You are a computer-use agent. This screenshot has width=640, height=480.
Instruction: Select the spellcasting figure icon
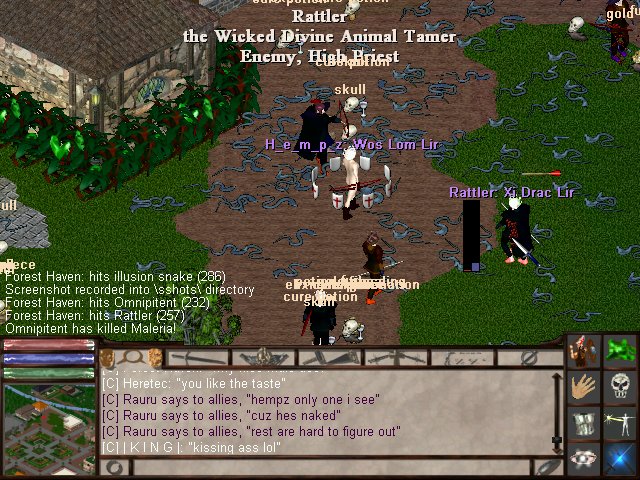click(x=621, y=423)
